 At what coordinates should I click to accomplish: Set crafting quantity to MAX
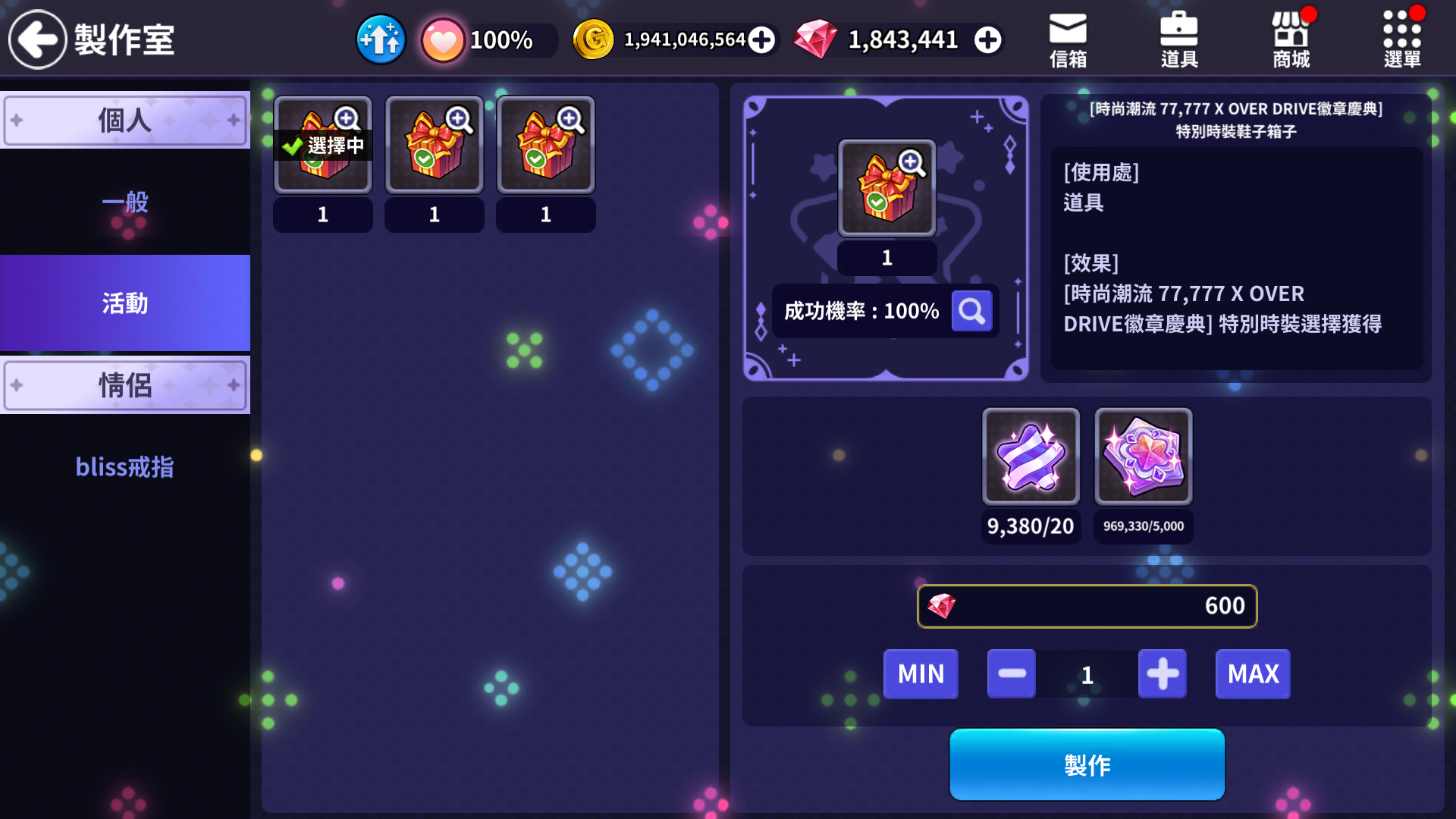pyautogui.click(x=1253, y=673)
